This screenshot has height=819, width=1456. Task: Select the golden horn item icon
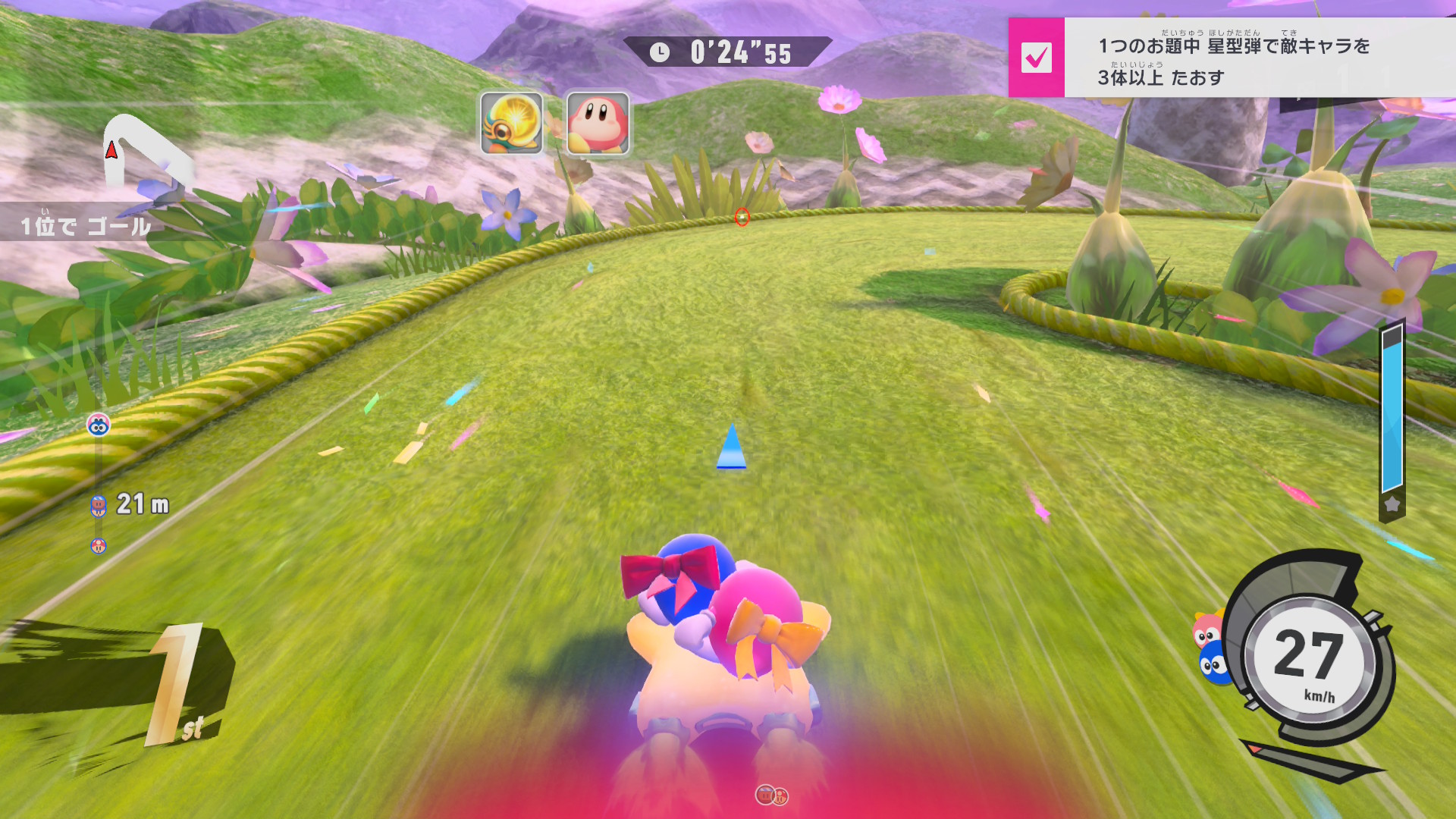click(x=512, y=124)
